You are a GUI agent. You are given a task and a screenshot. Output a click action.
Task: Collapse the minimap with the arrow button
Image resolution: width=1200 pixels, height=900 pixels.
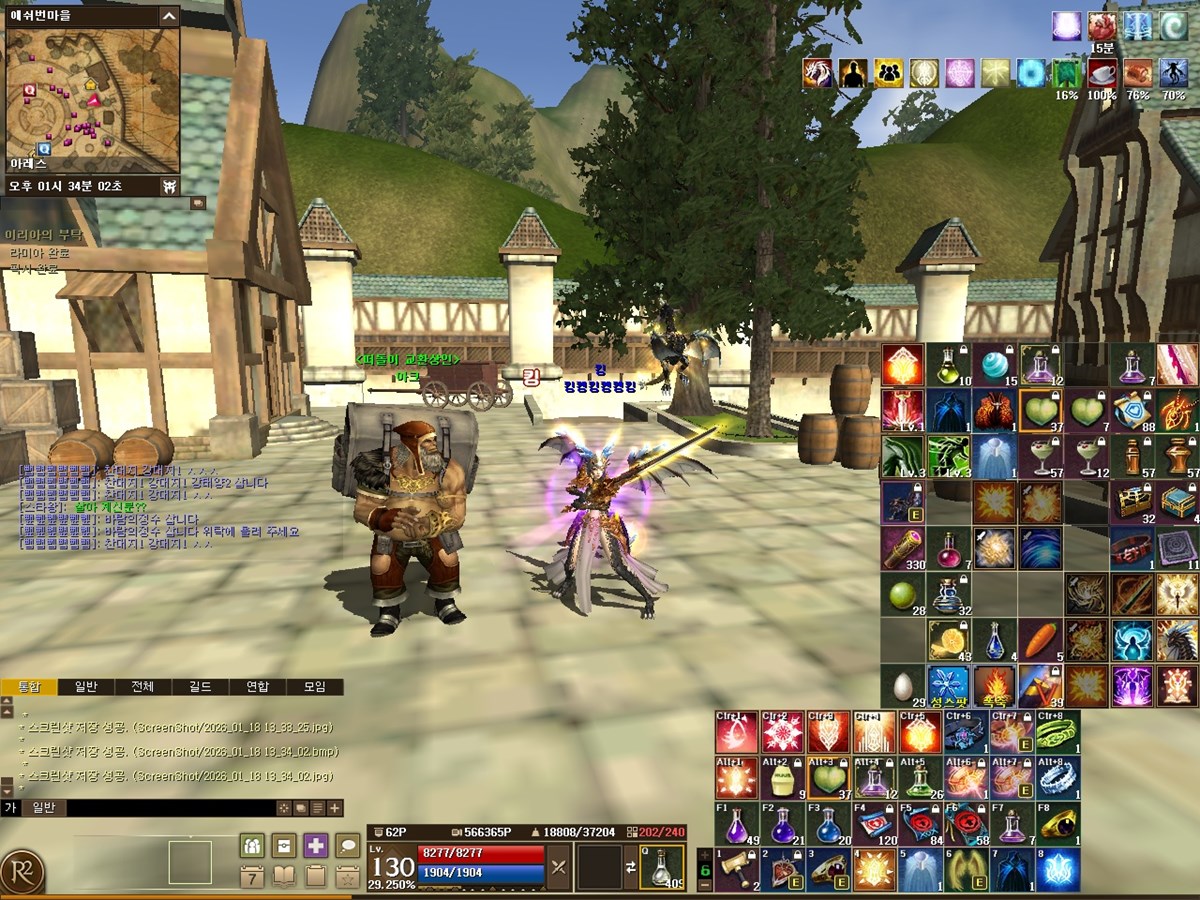coord(169,15)
